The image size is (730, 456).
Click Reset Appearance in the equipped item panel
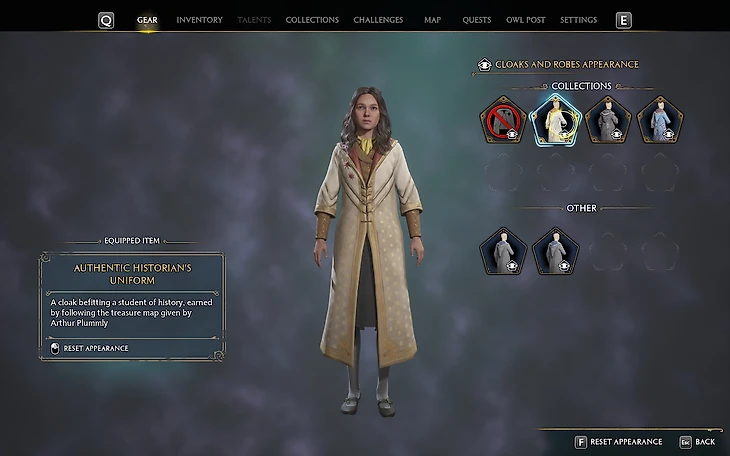(x=96, y=348)
